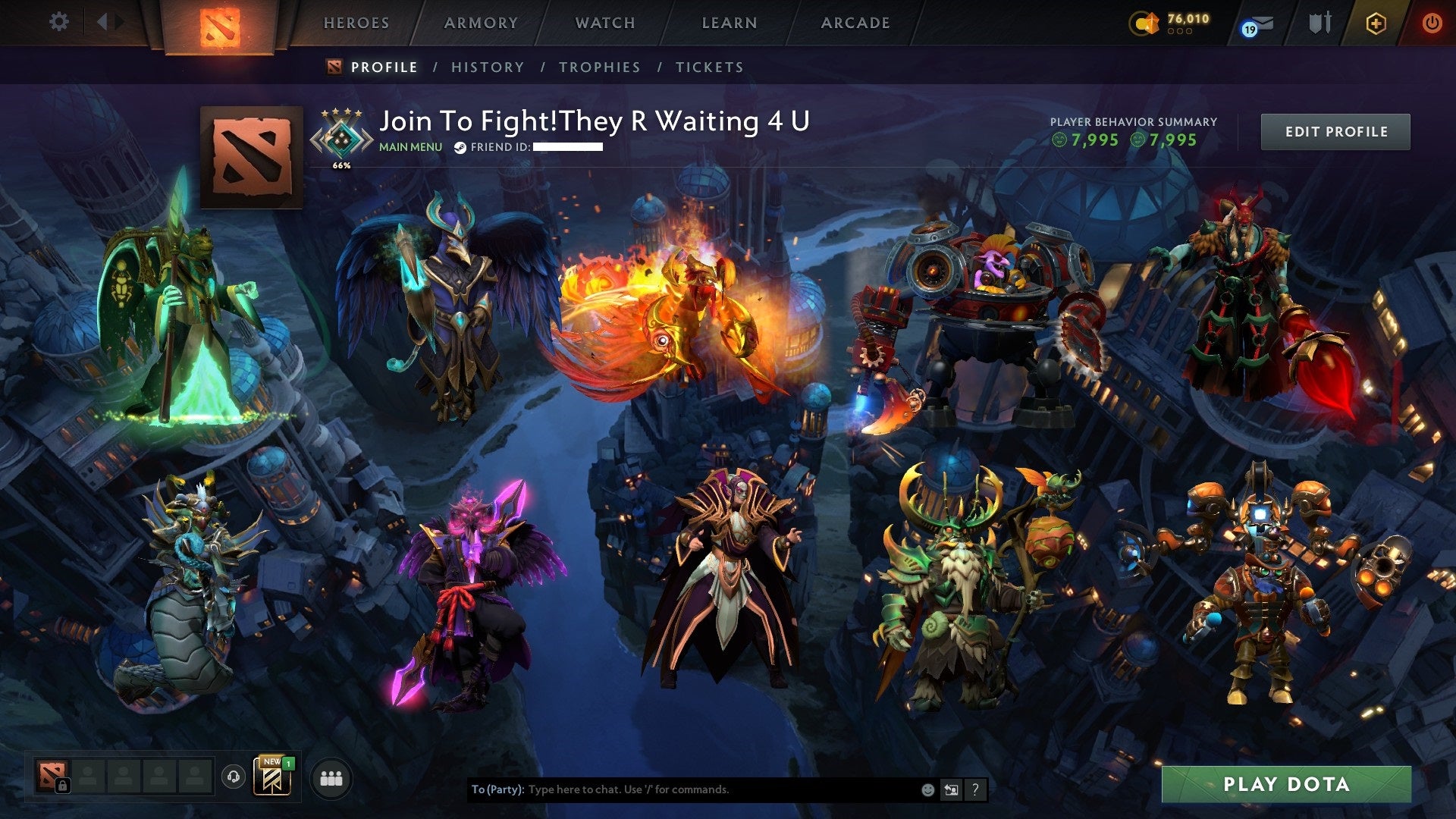The image size is (1456, 819).
Task: Quit the game via the power icon
Action: pos(1431,23)
